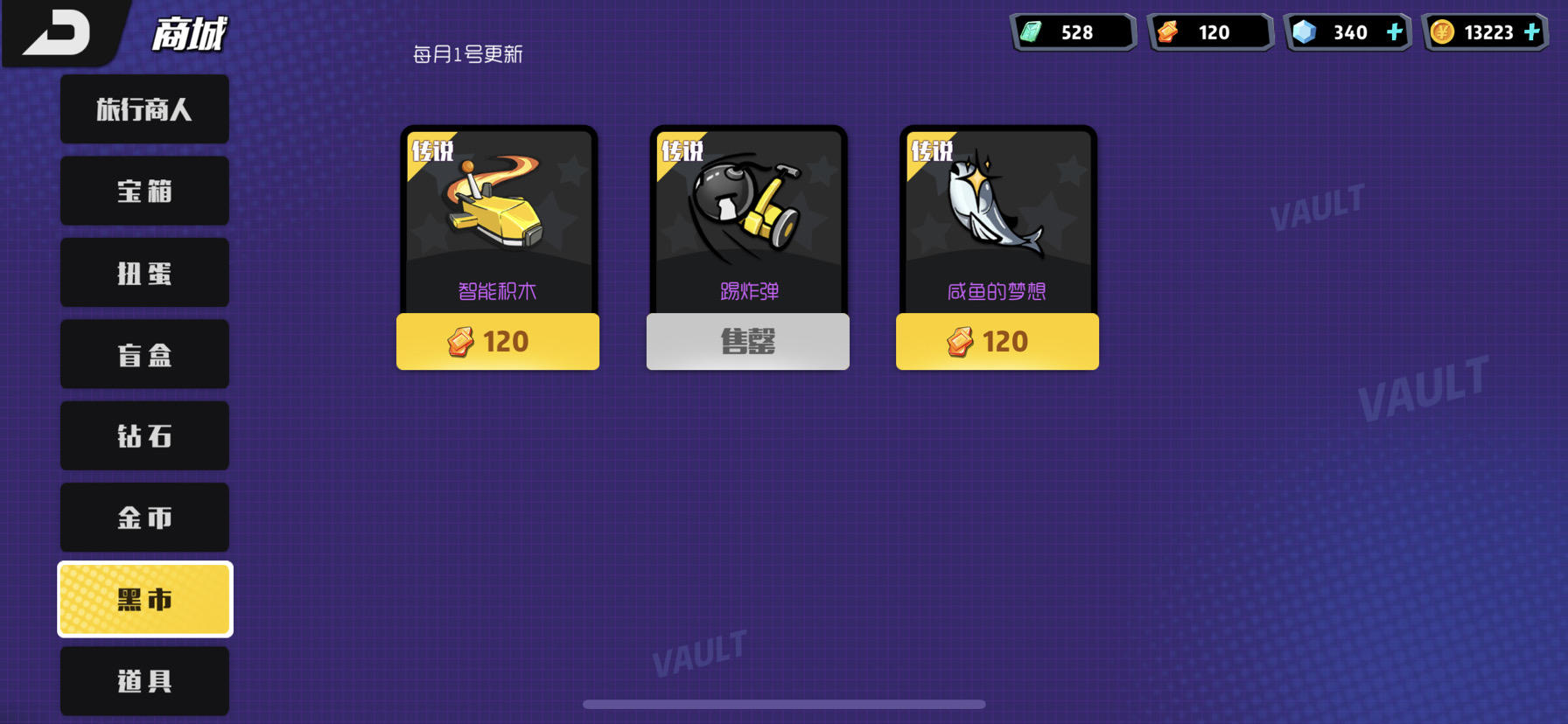Open the 金币 category

[144, 517]
